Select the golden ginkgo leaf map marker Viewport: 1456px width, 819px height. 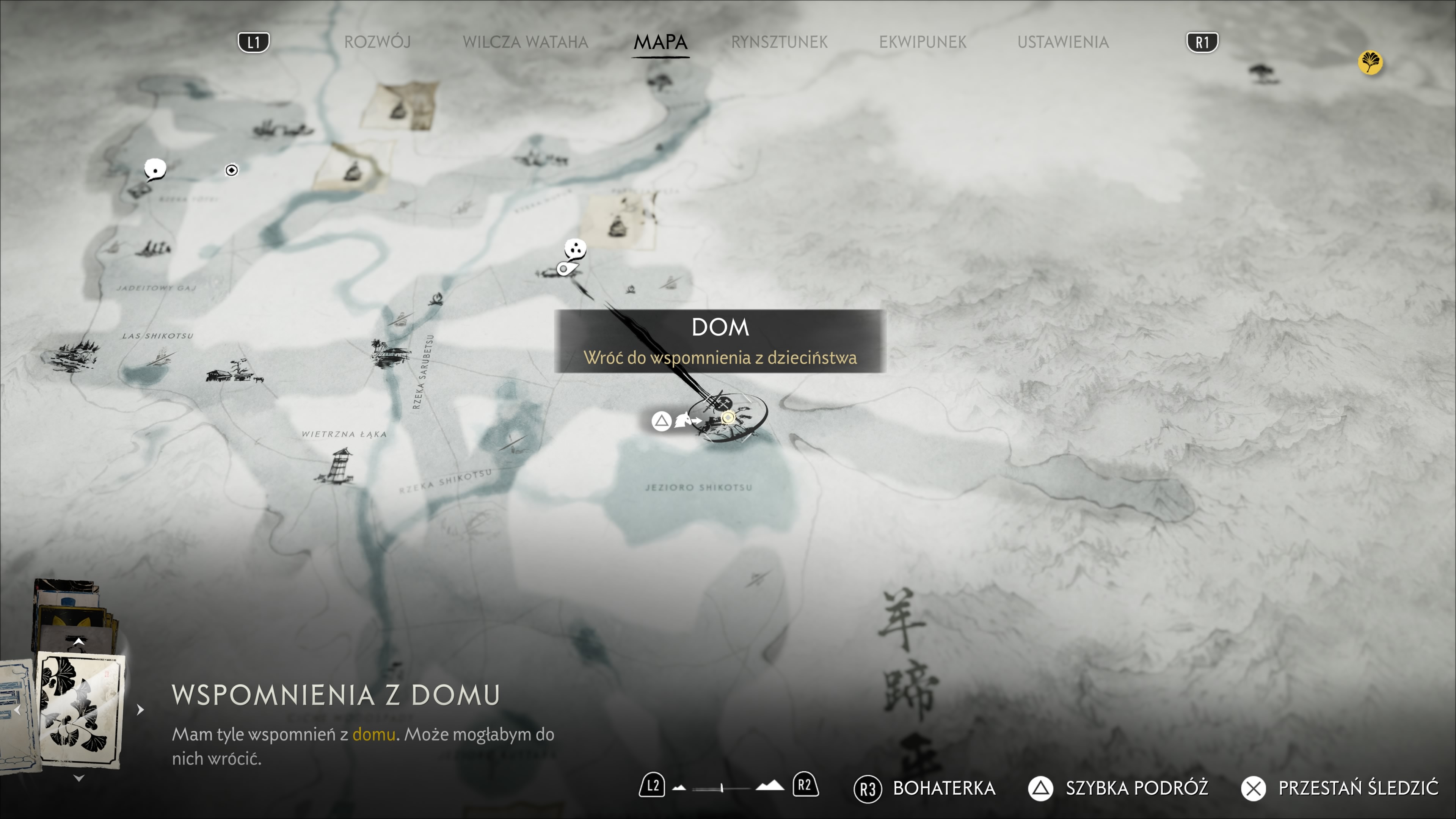(1370, 62)
